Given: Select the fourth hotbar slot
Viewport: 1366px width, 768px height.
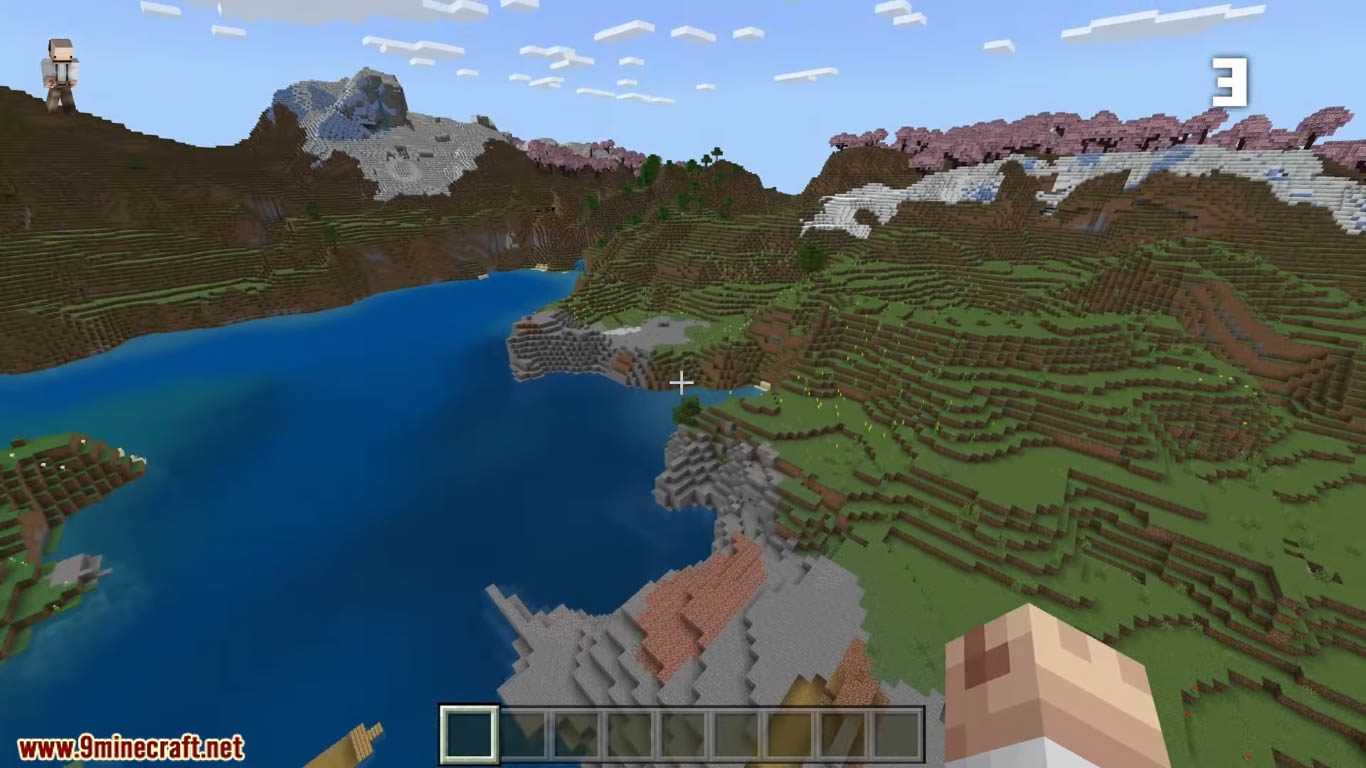Looking at the screenshot, I should pos(629,733).
